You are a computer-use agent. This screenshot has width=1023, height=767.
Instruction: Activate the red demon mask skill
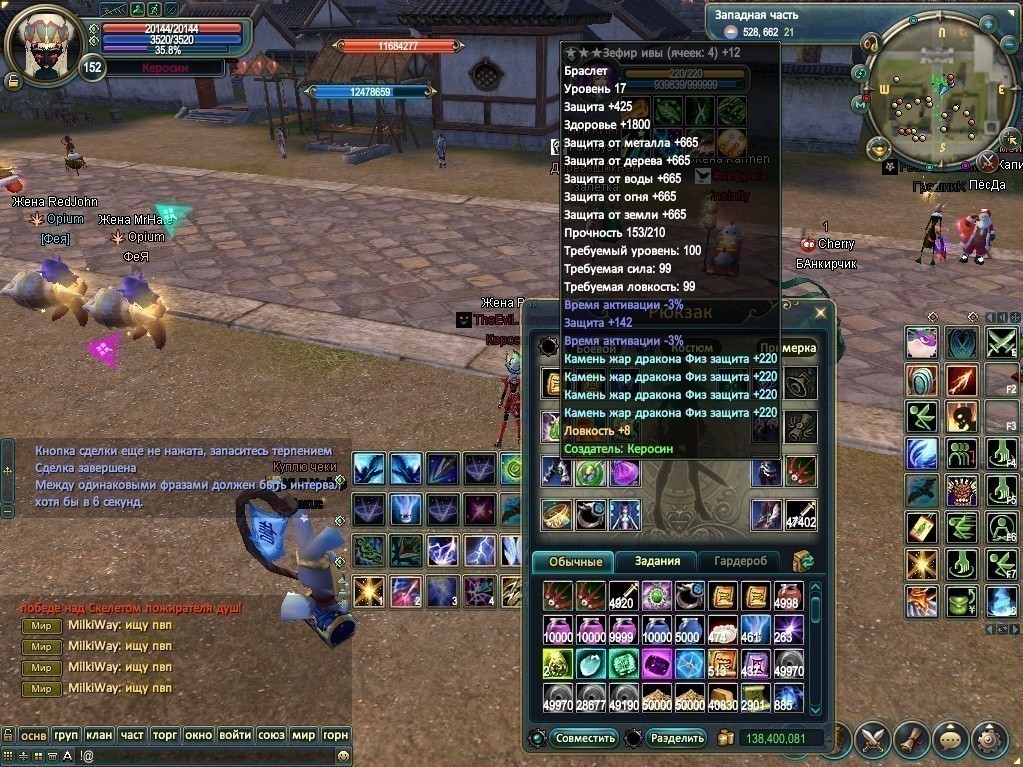(963, 492)
